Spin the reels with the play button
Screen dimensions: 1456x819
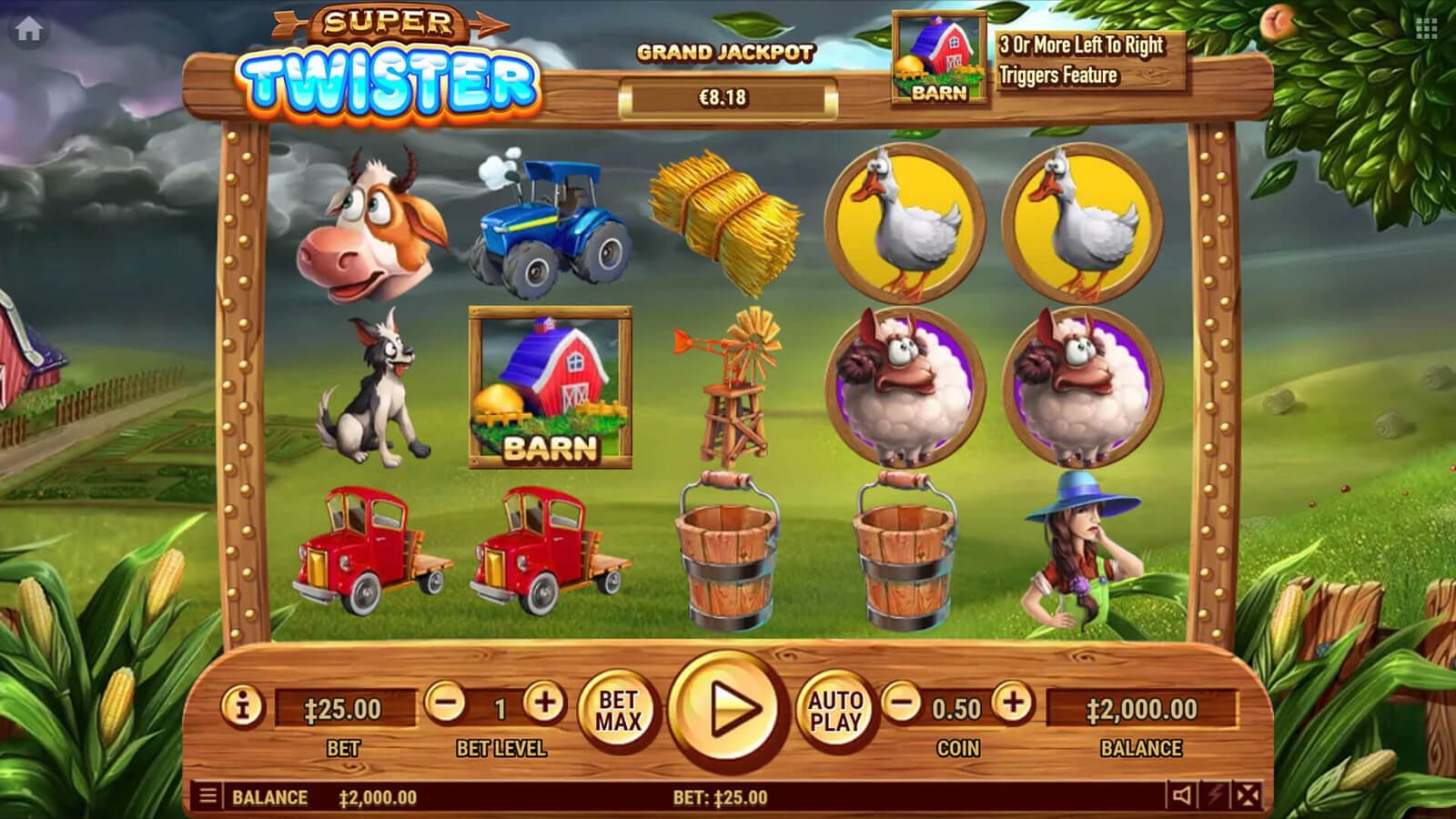tap(726, 710)
